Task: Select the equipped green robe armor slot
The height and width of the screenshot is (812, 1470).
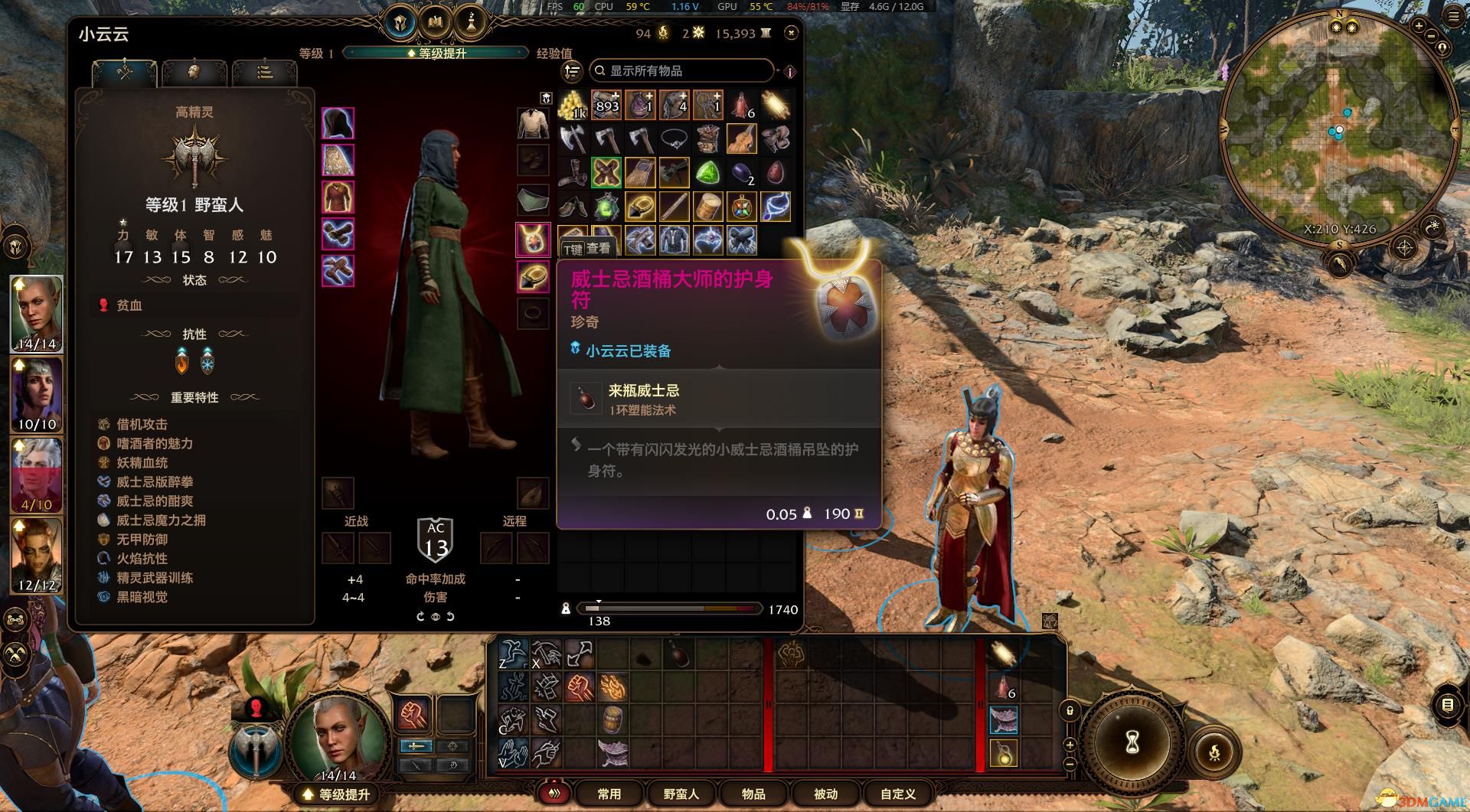Action: pyautogui.click(x=338, y=197)
